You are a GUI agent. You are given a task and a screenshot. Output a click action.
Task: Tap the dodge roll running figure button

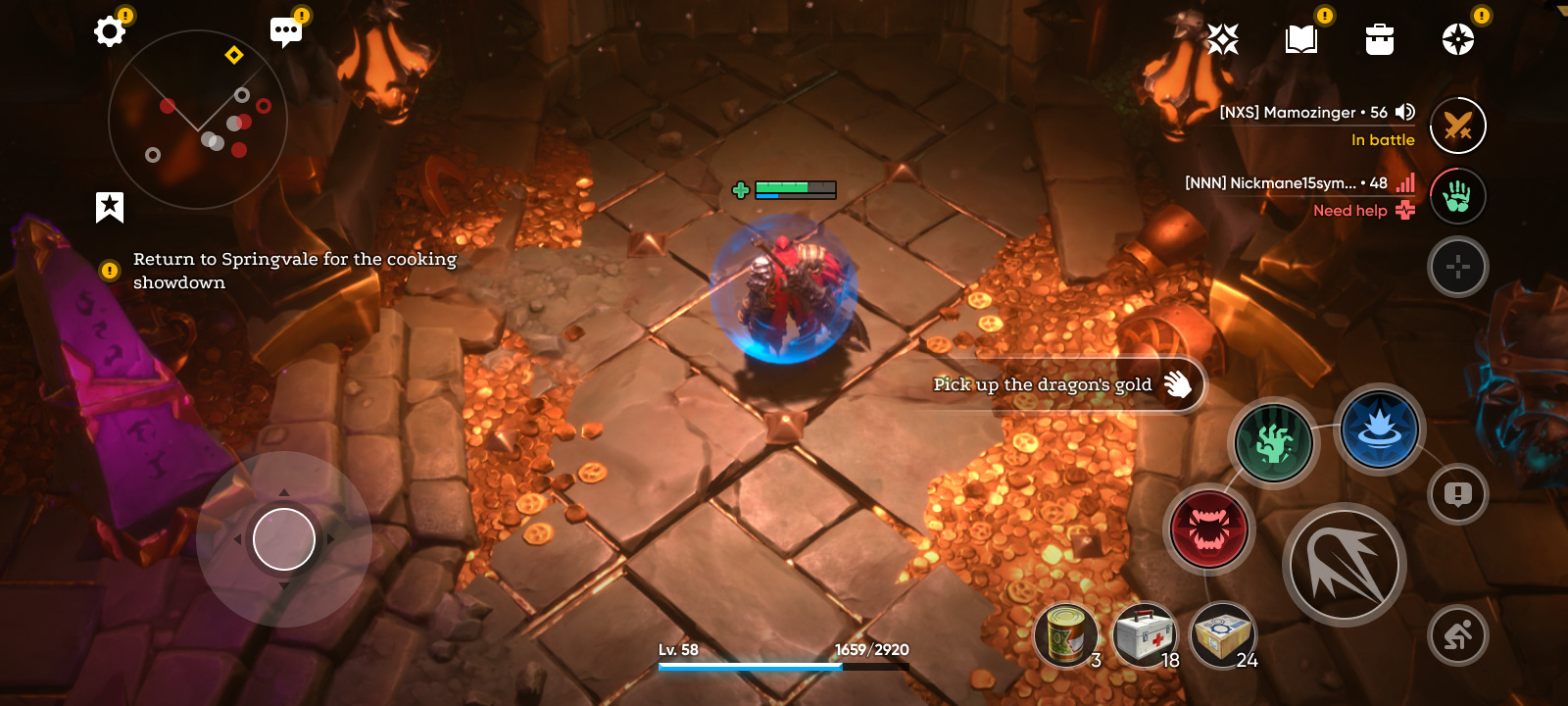[x=1458, y=635]
